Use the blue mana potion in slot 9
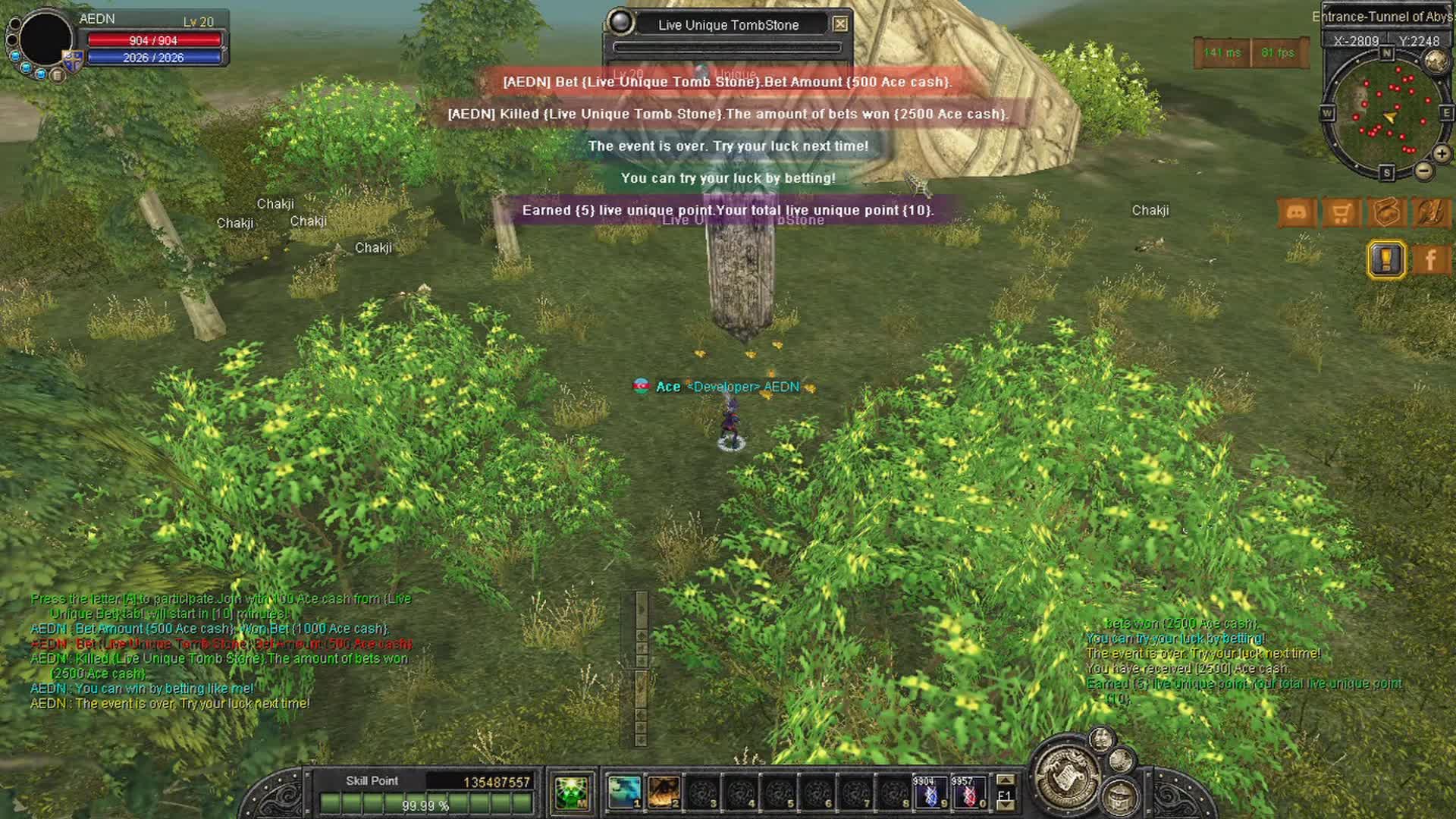Image resolution: width=1456 pixels, height=819 pixels. click(x=930, y=792)
